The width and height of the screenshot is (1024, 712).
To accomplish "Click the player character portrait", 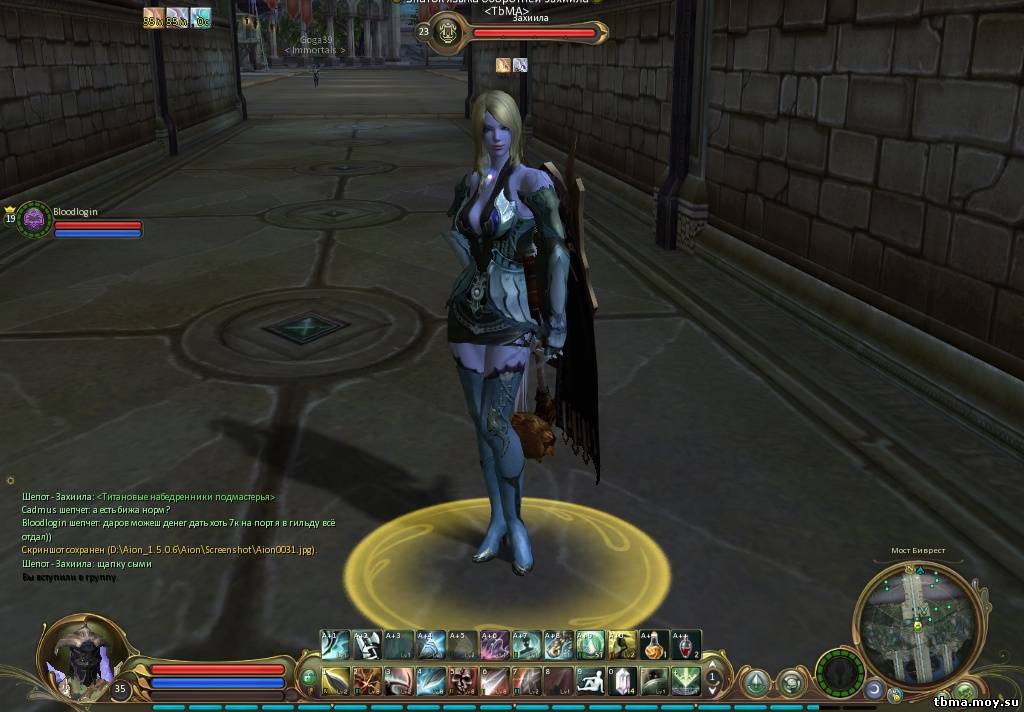I will click(x=82, y=653).
